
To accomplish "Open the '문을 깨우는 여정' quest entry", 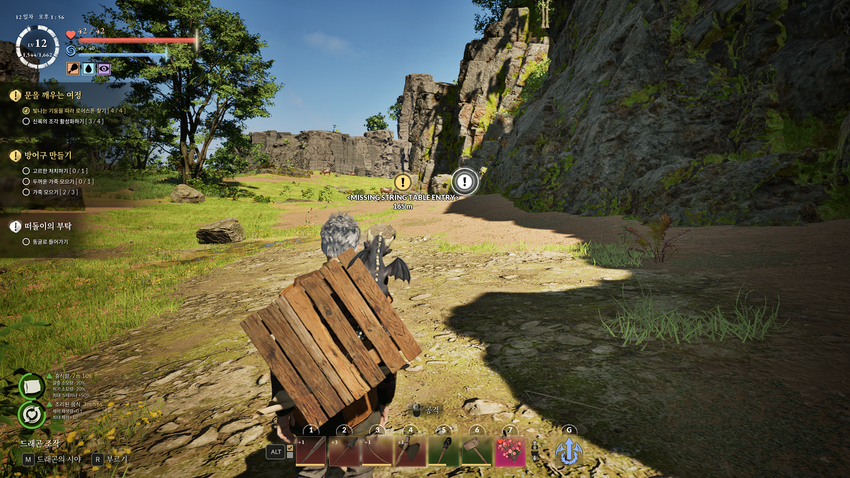I will (x=54, y=95).
